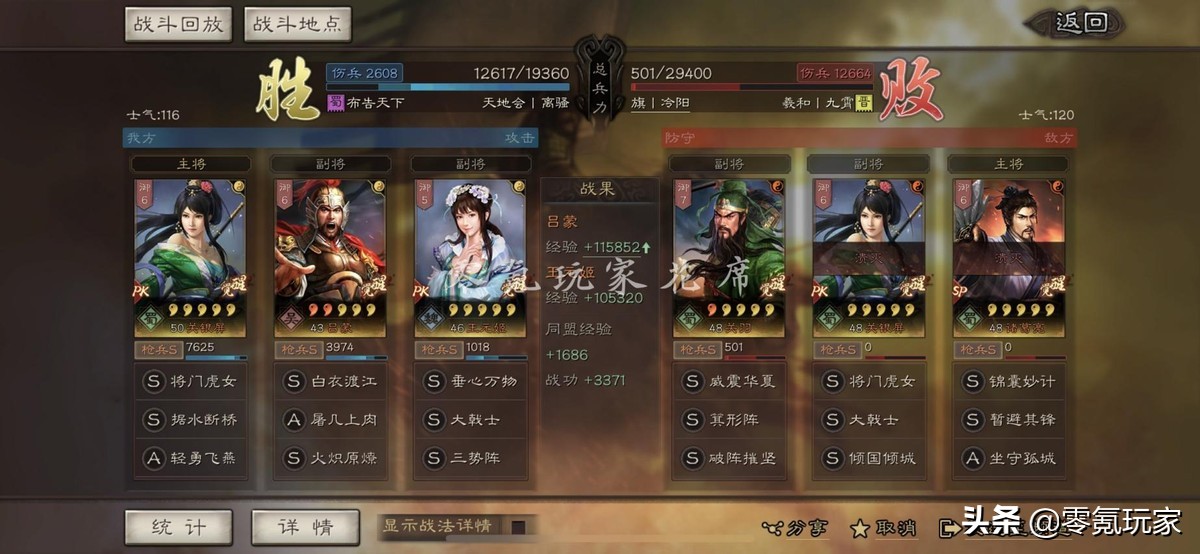View the 坐守孤城 skill
This screenshot has width=1200, height=554.
point(1009,458)
